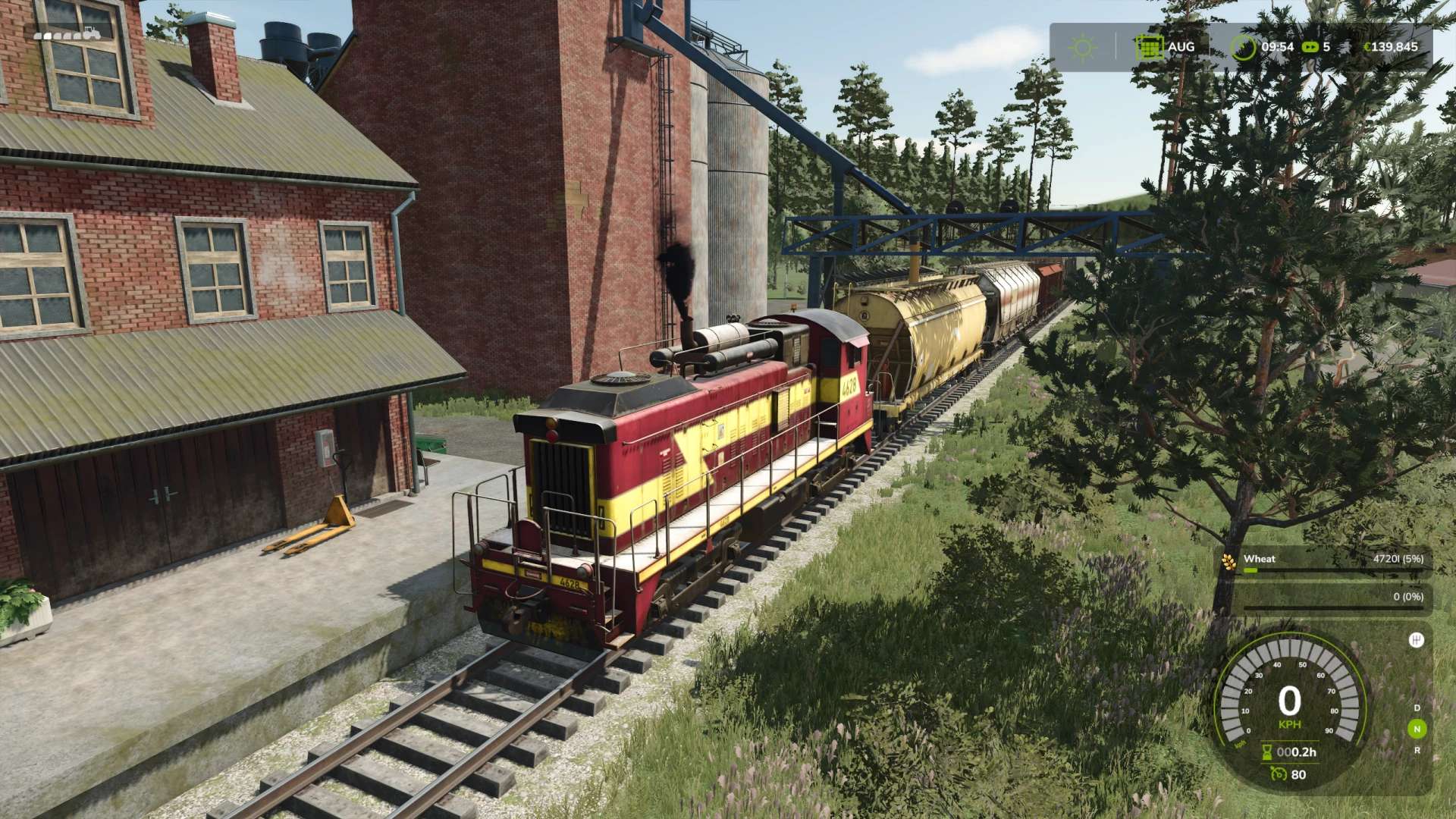Toggle the cruise control icon by 80

[1279, 774]
